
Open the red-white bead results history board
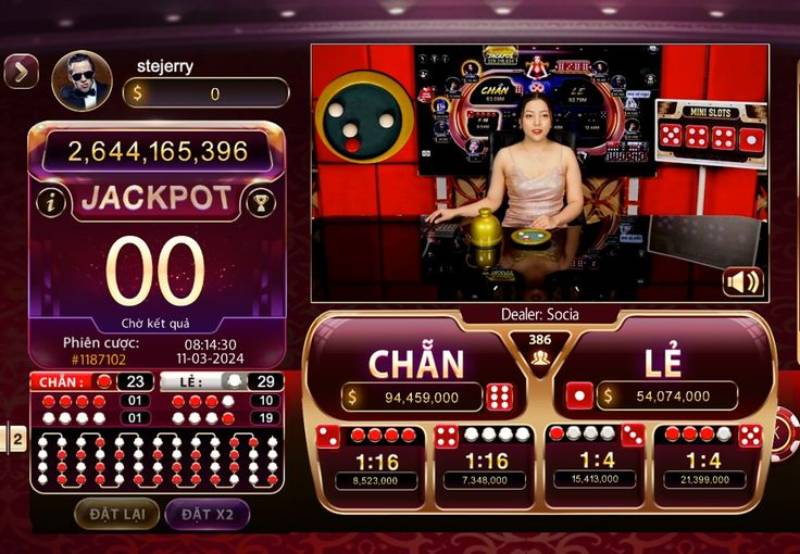156,460
